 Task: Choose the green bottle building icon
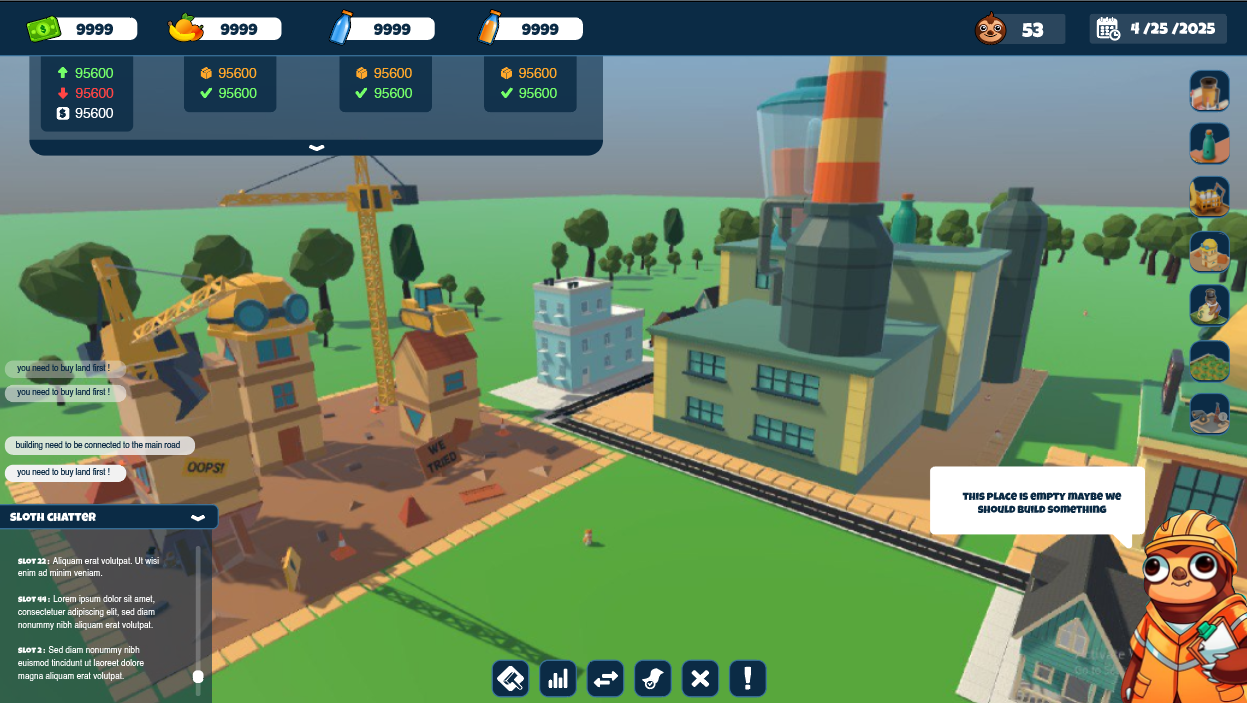1209,144
